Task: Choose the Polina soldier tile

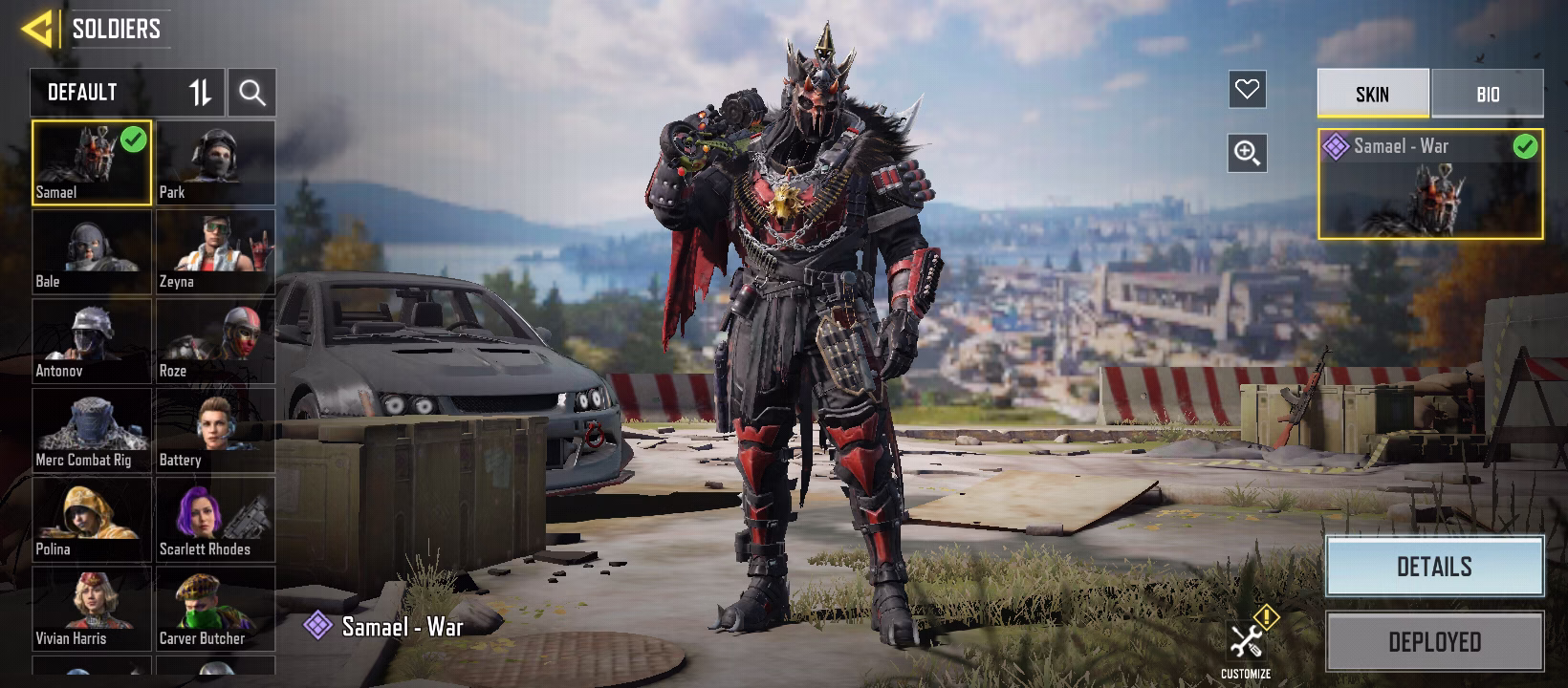Action: click(x=92, y=519)
